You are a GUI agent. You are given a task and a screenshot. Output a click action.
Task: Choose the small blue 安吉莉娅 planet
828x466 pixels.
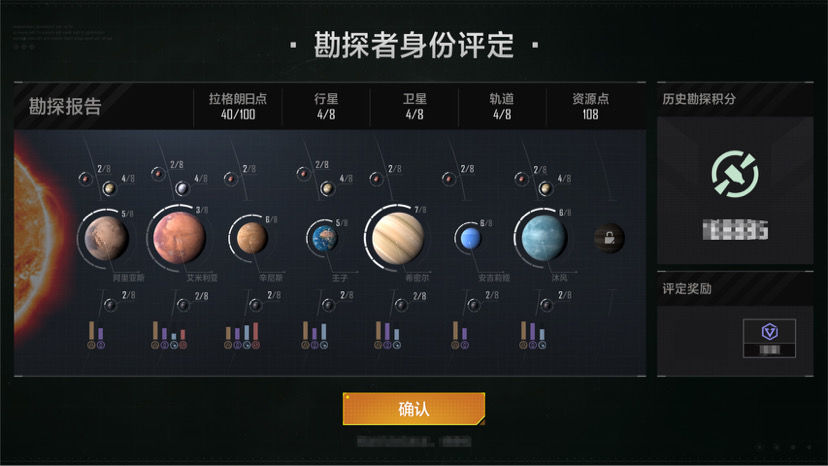[x=467, y=238]
